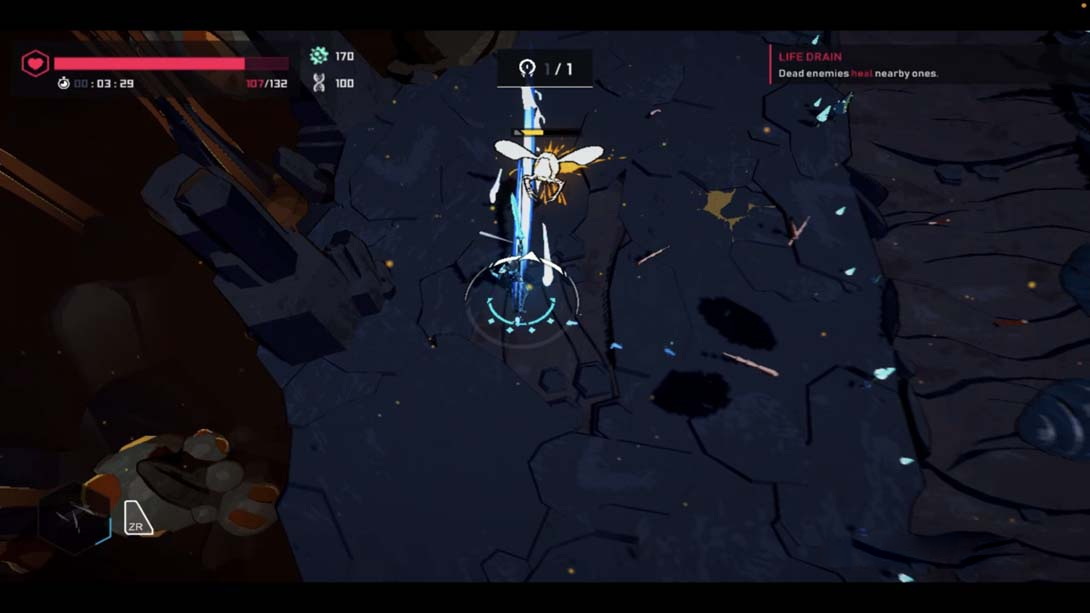Image resolution: width=1090 pixels, height=613 pixels.
Task: Click the heart hexagon health icon
Action: pos(35,64)
